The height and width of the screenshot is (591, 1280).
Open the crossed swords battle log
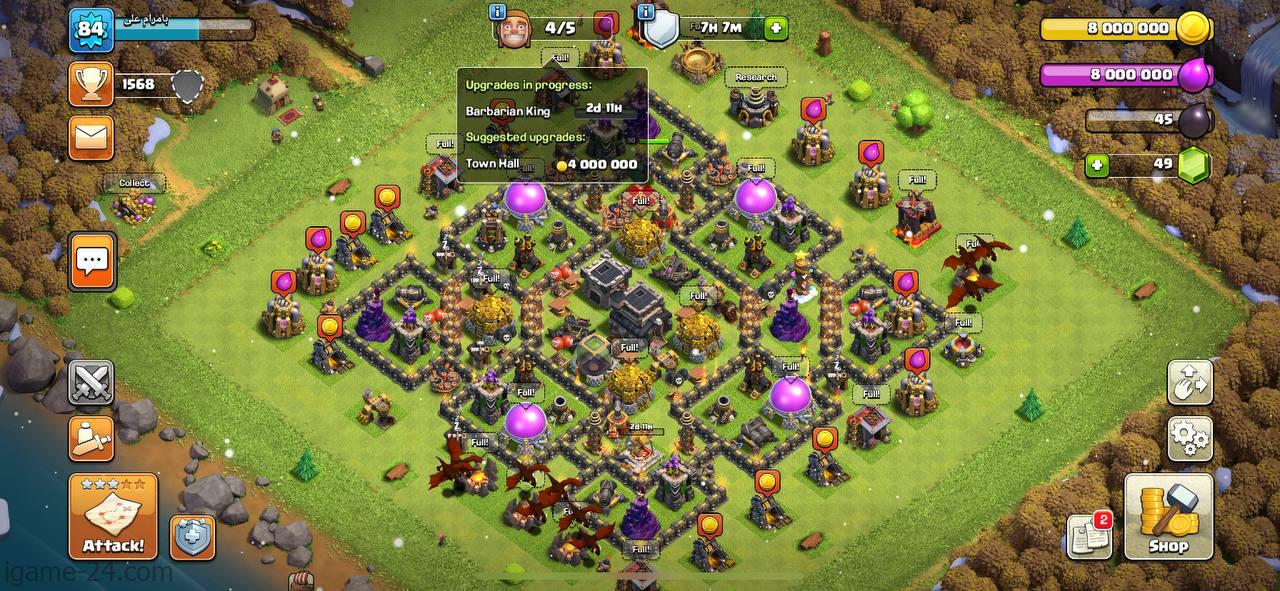[x=91, y=383]
